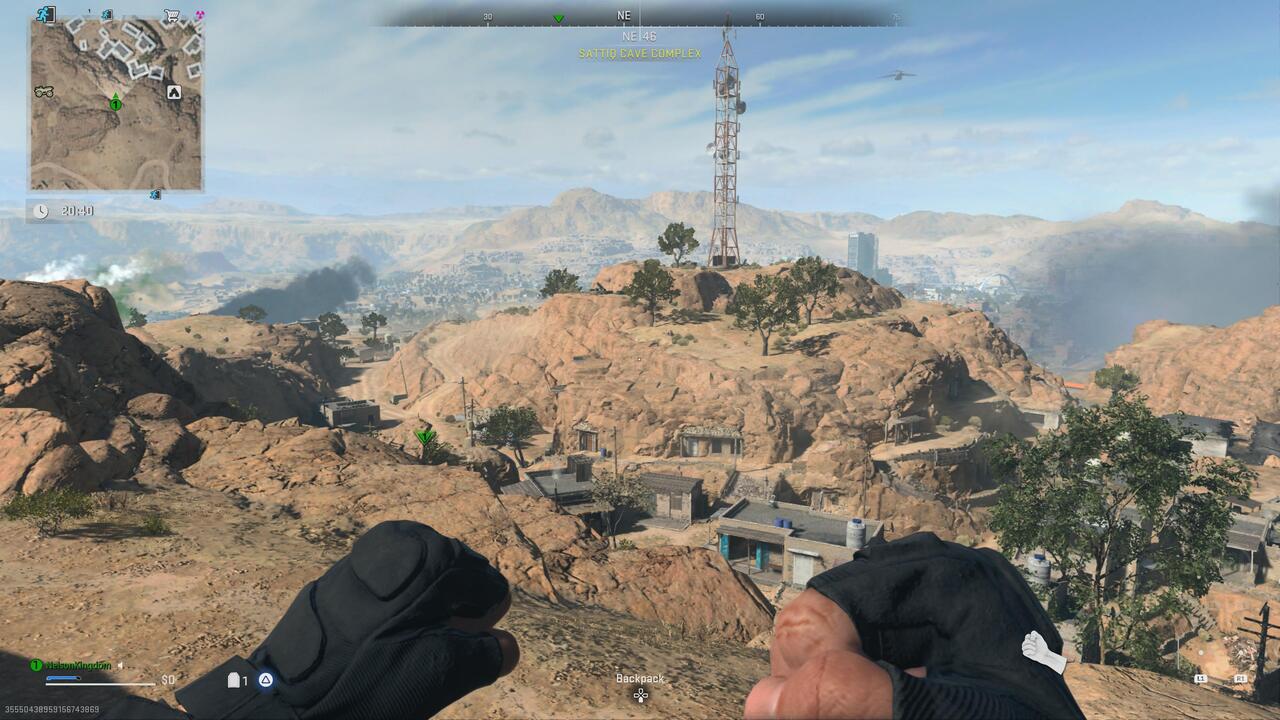Click the white fist gesture icon
1280x720 pixels.
[x=1037, y=647]
